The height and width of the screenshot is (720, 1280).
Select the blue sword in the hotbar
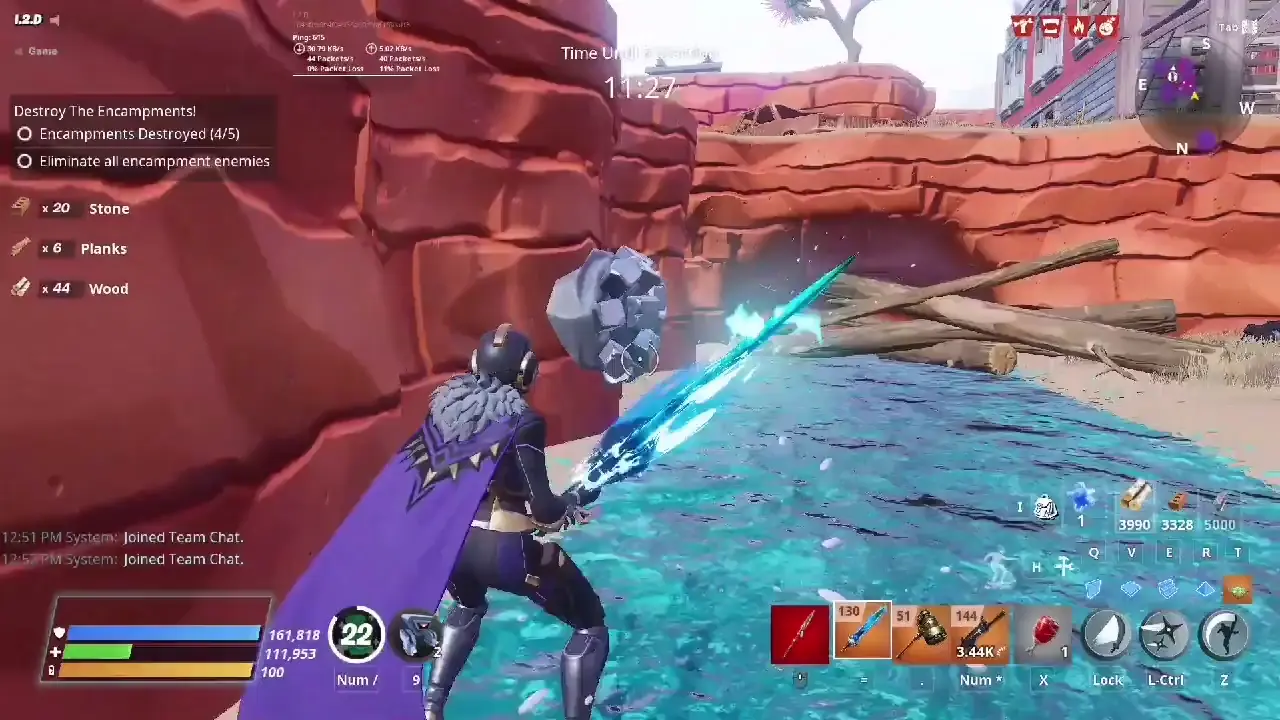pos(862,630)
